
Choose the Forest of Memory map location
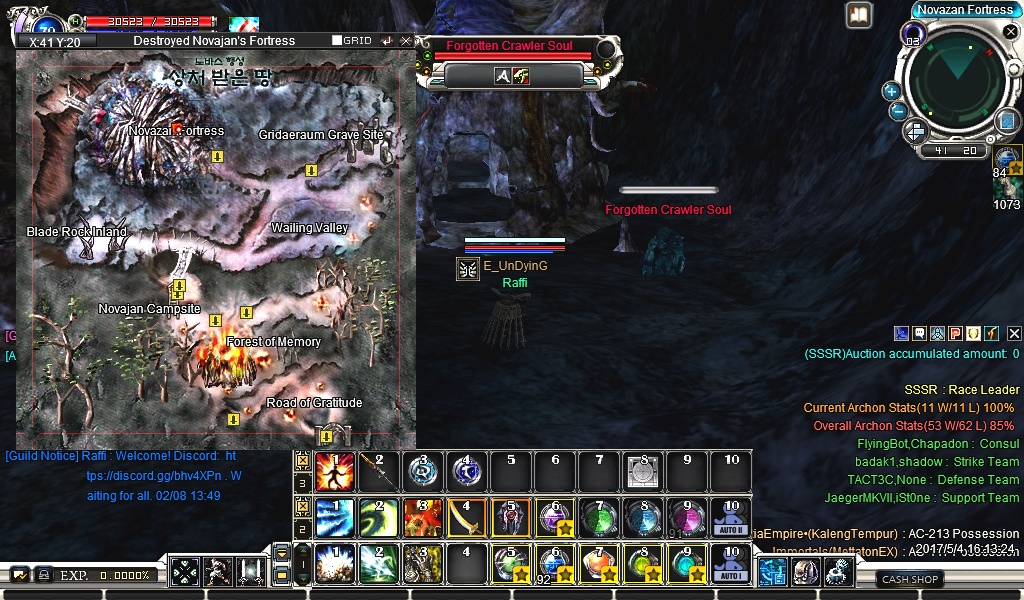[x=273, y=342]
